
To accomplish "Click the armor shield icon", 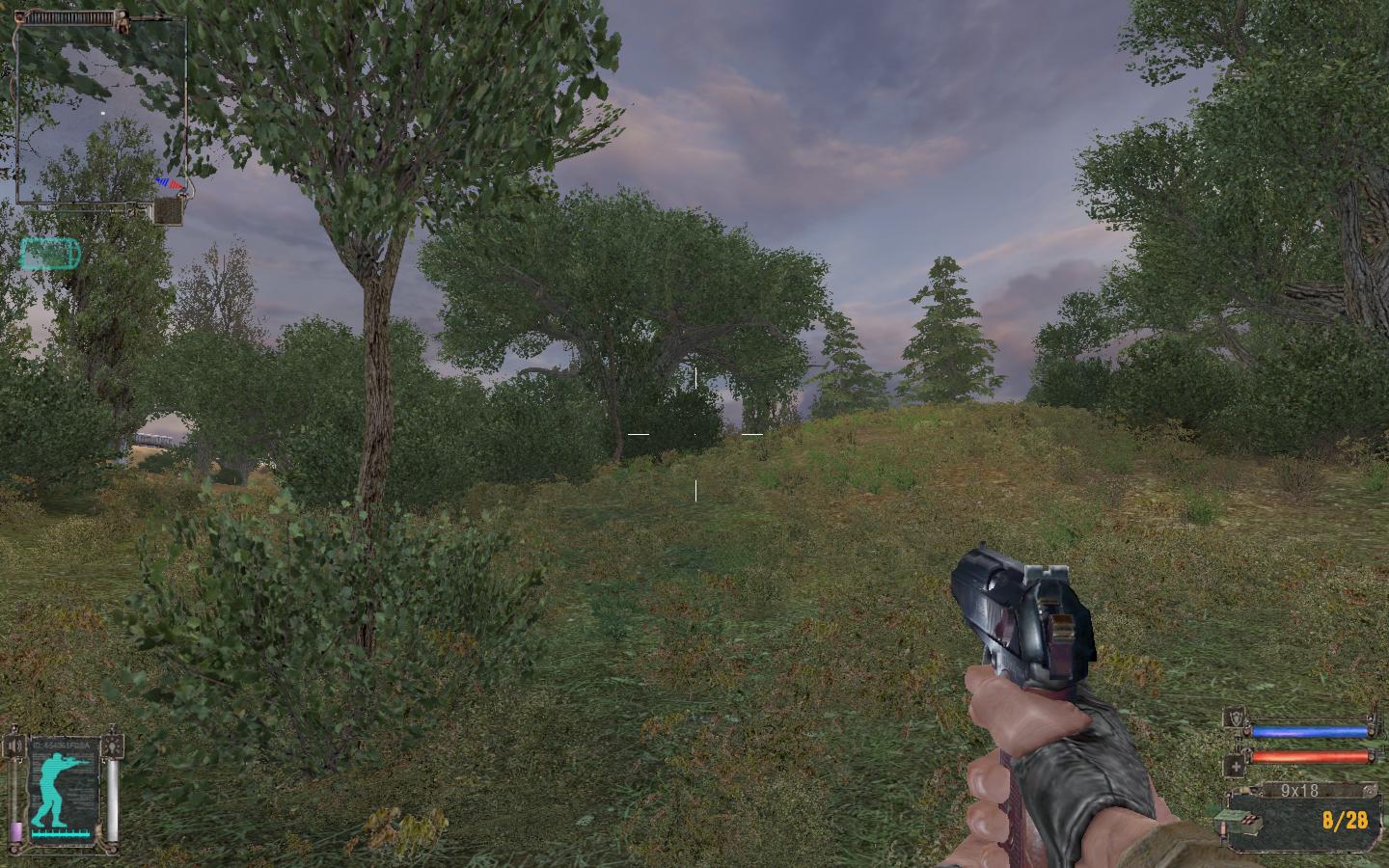I will click(1235, 719).
